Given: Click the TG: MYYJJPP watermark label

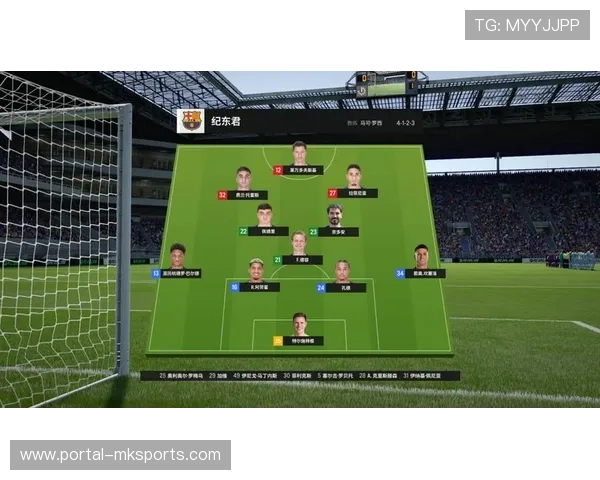Looking at the screenshot, I should 527,24.
